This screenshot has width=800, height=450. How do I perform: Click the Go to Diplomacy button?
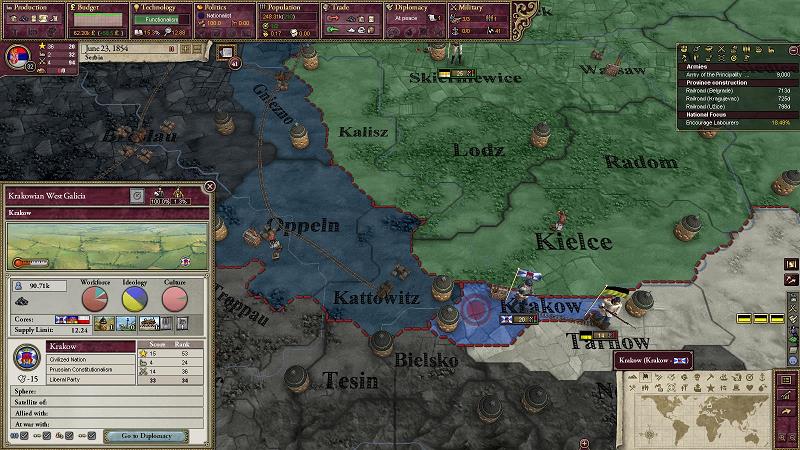pyautogui.click(x=147, y=436)
